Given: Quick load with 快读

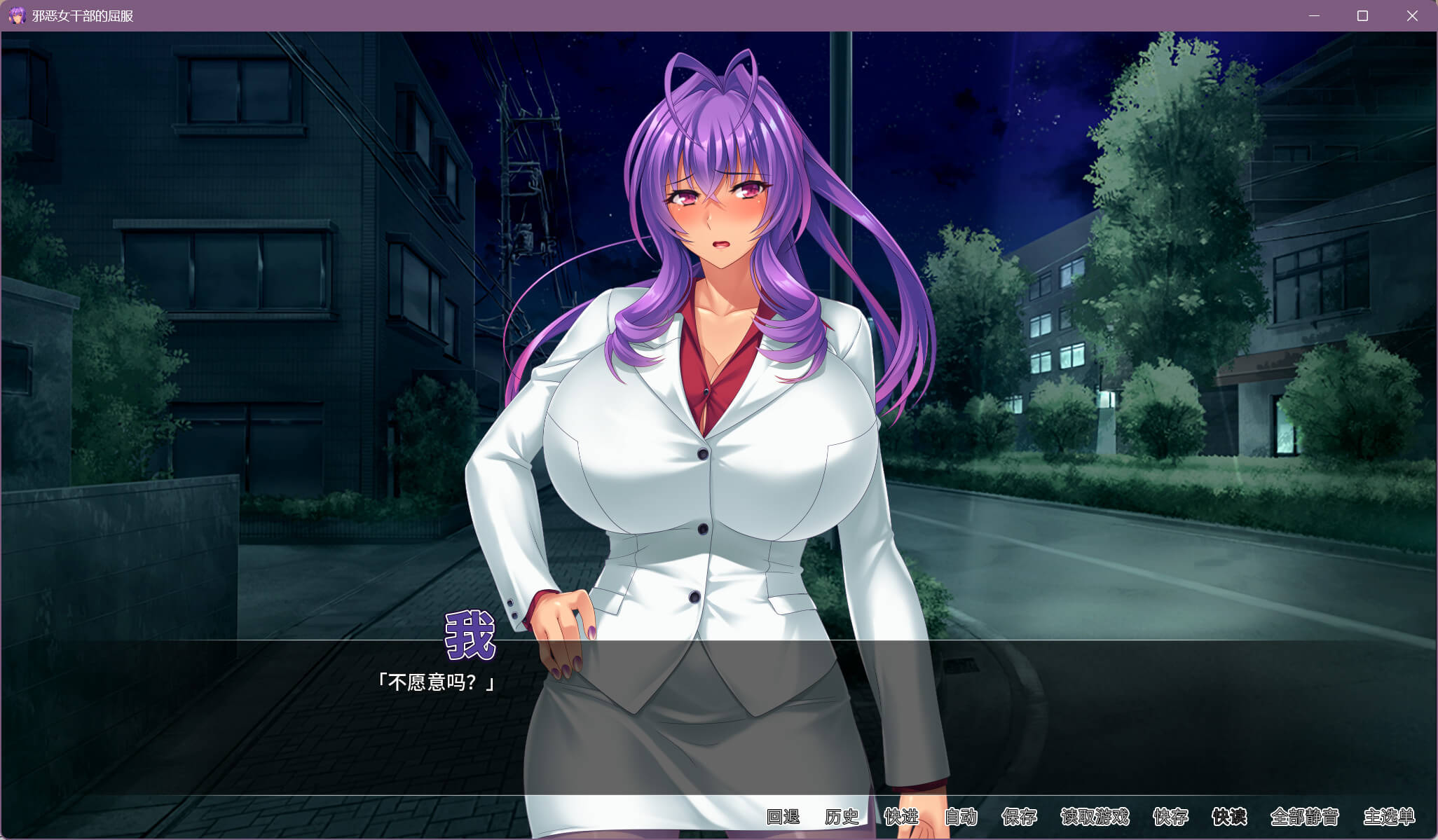Looking at the screenshot, I should (x=1229, y=817).
